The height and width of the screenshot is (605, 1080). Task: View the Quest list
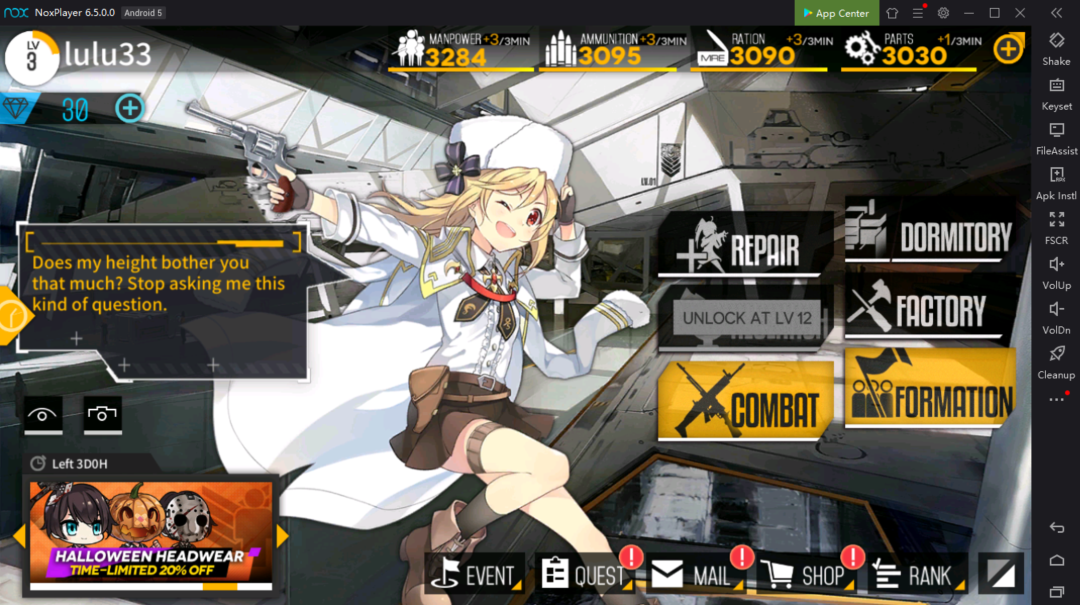tap(584, 575)
